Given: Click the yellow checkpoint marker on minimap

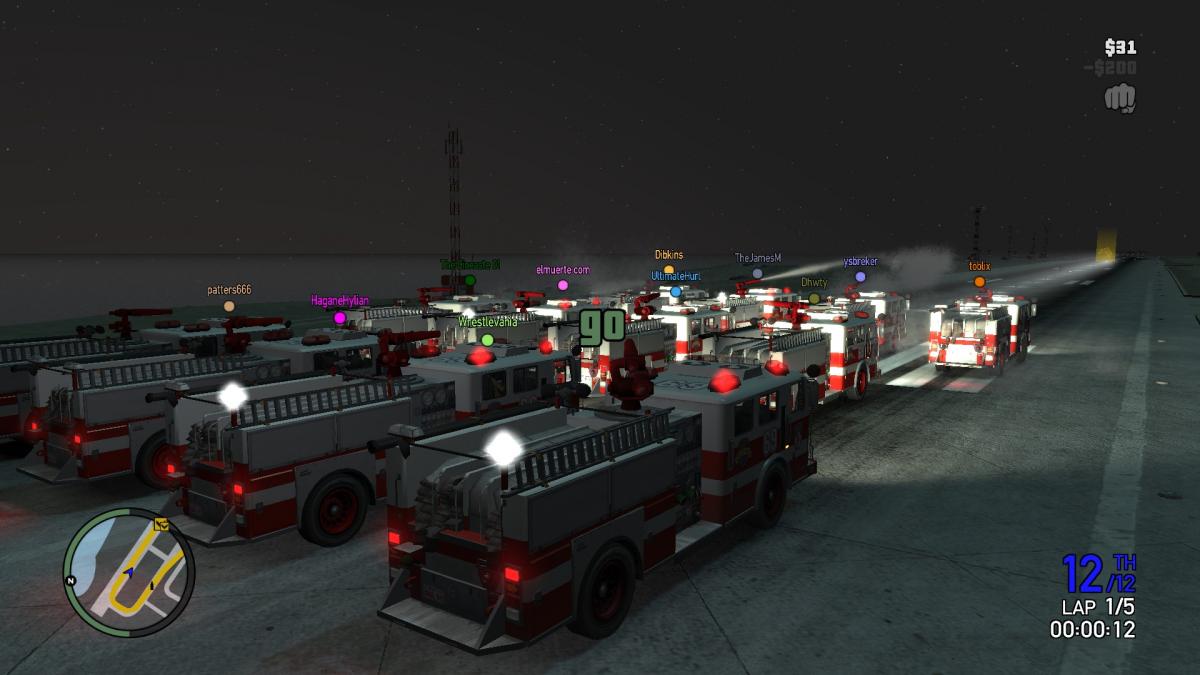Looking at the screenshot, I should click(x=160, y=524).
